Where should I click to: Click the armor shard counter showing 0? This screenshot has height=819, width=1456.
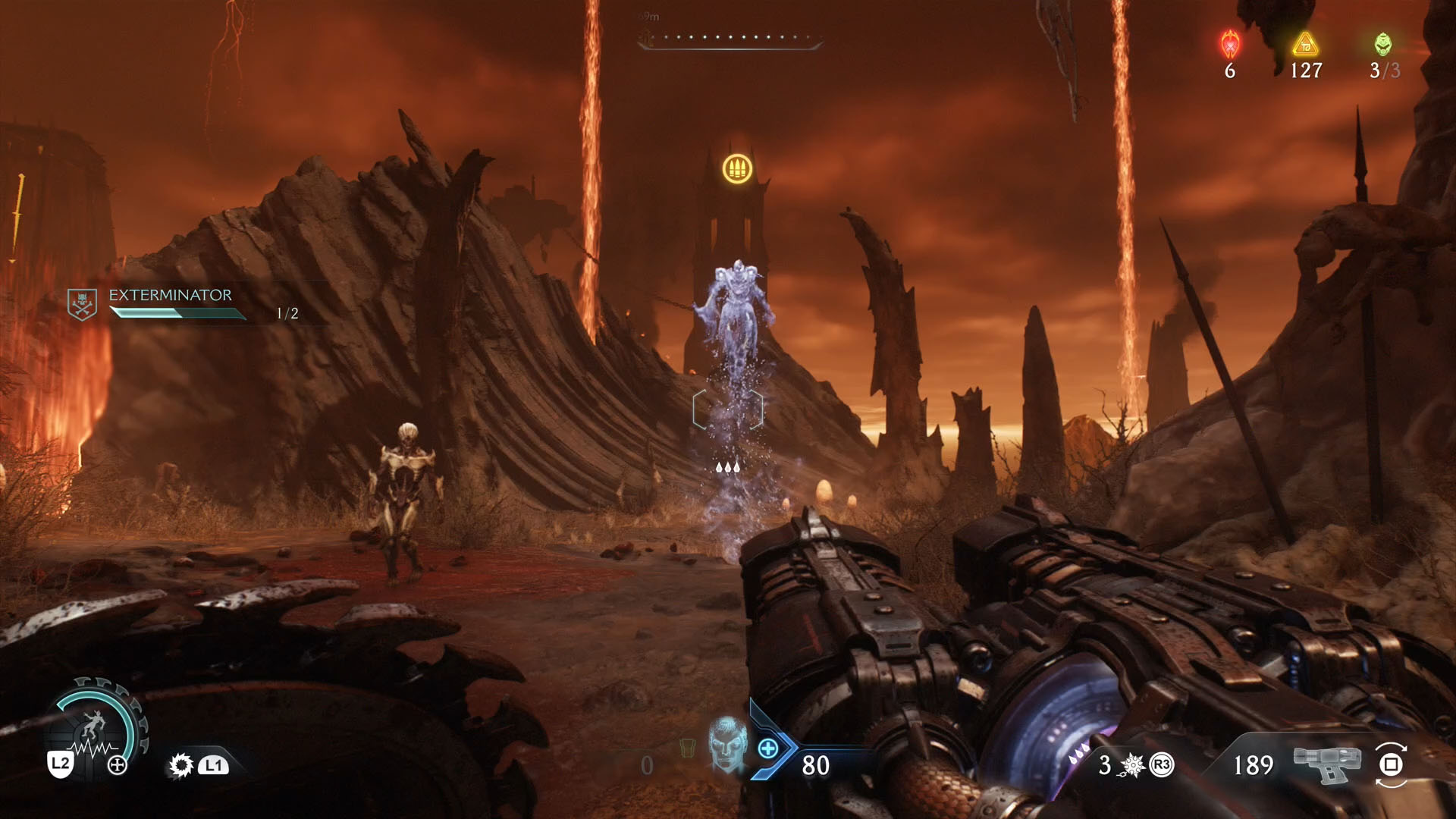(x=647, y=766)
